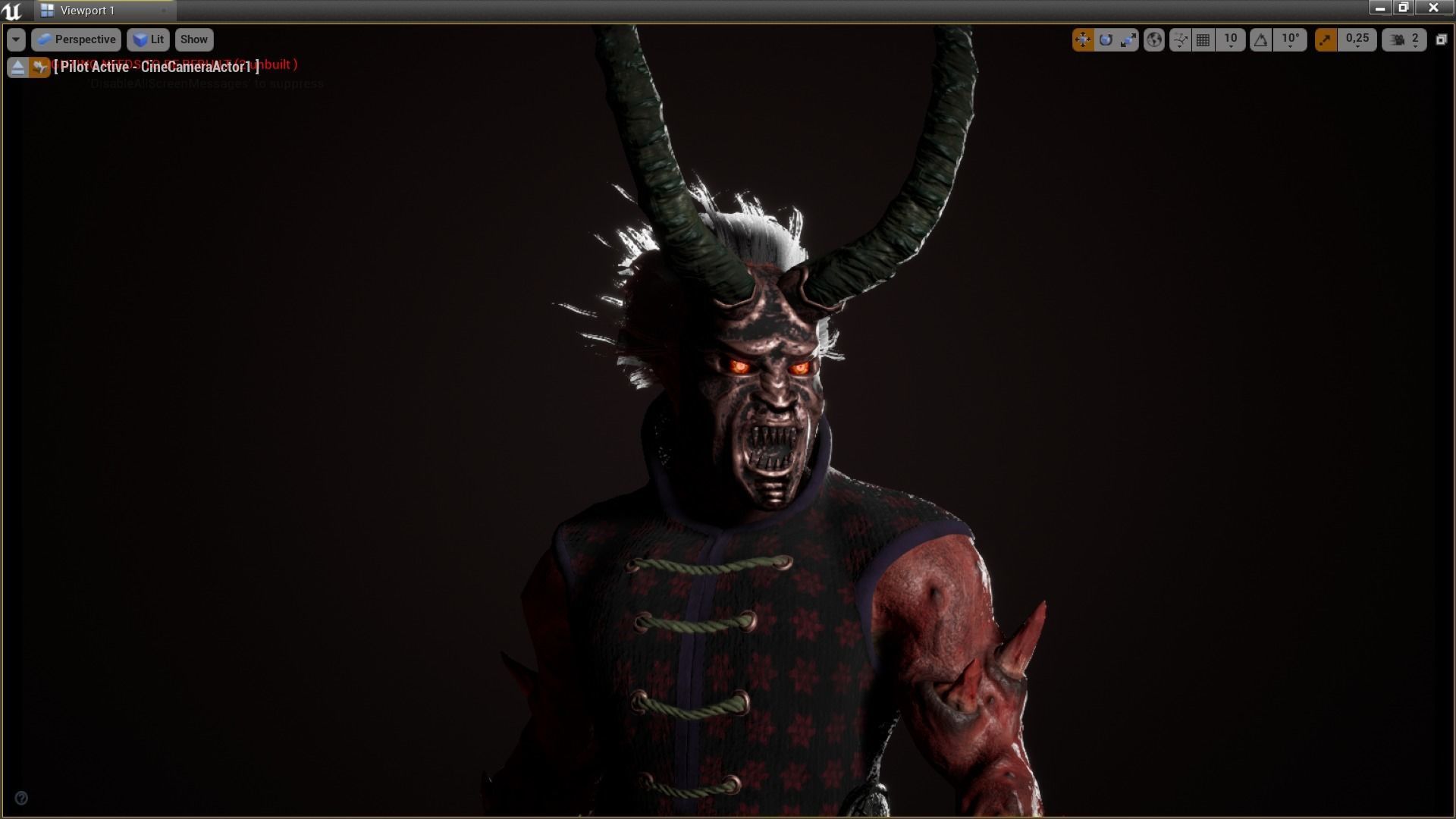Open the Show flags menu
Viewport: 1456px width, 819px height.
click(x=193, y=39)
